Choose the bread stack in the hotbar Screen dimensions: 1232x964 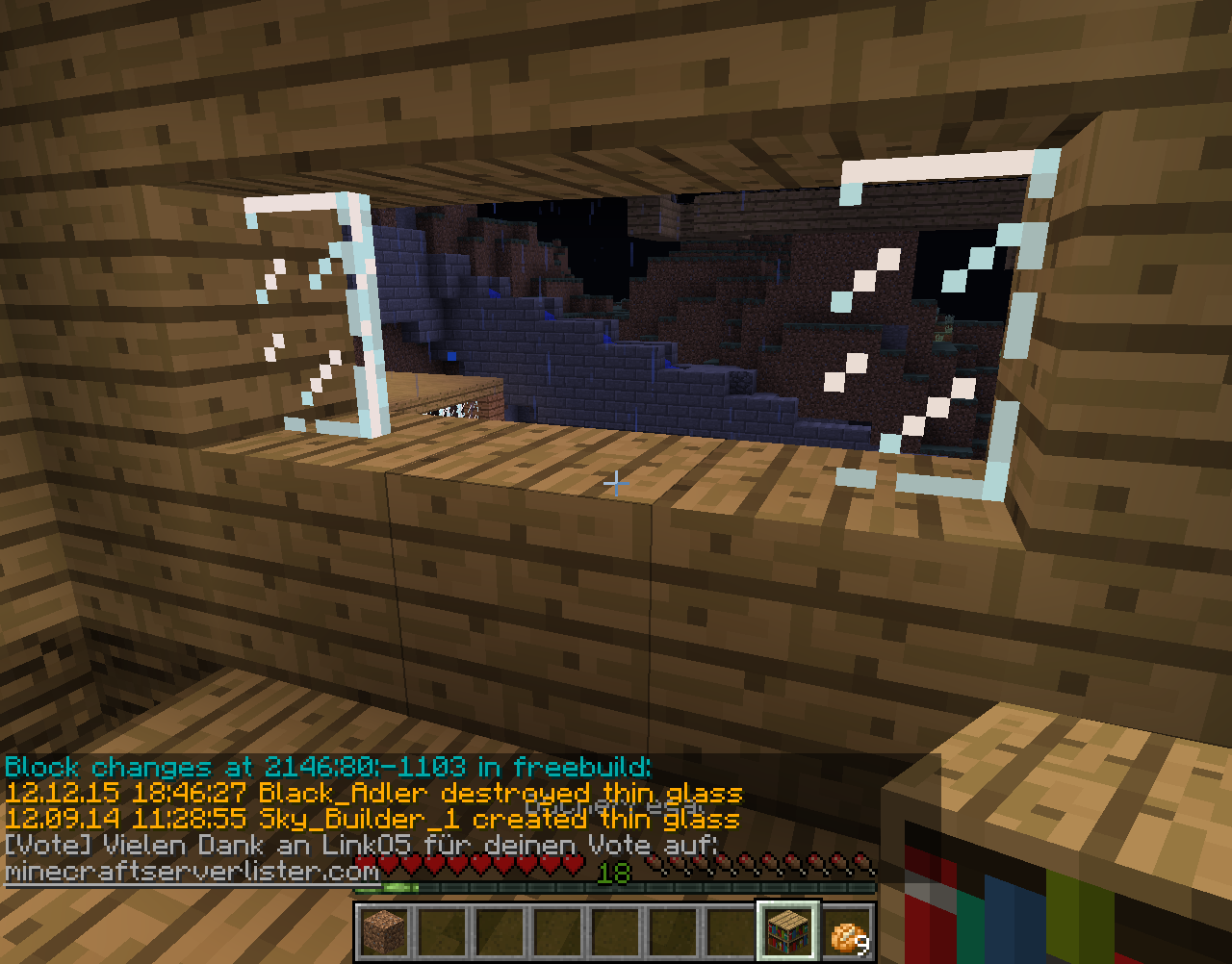point(846,933)
